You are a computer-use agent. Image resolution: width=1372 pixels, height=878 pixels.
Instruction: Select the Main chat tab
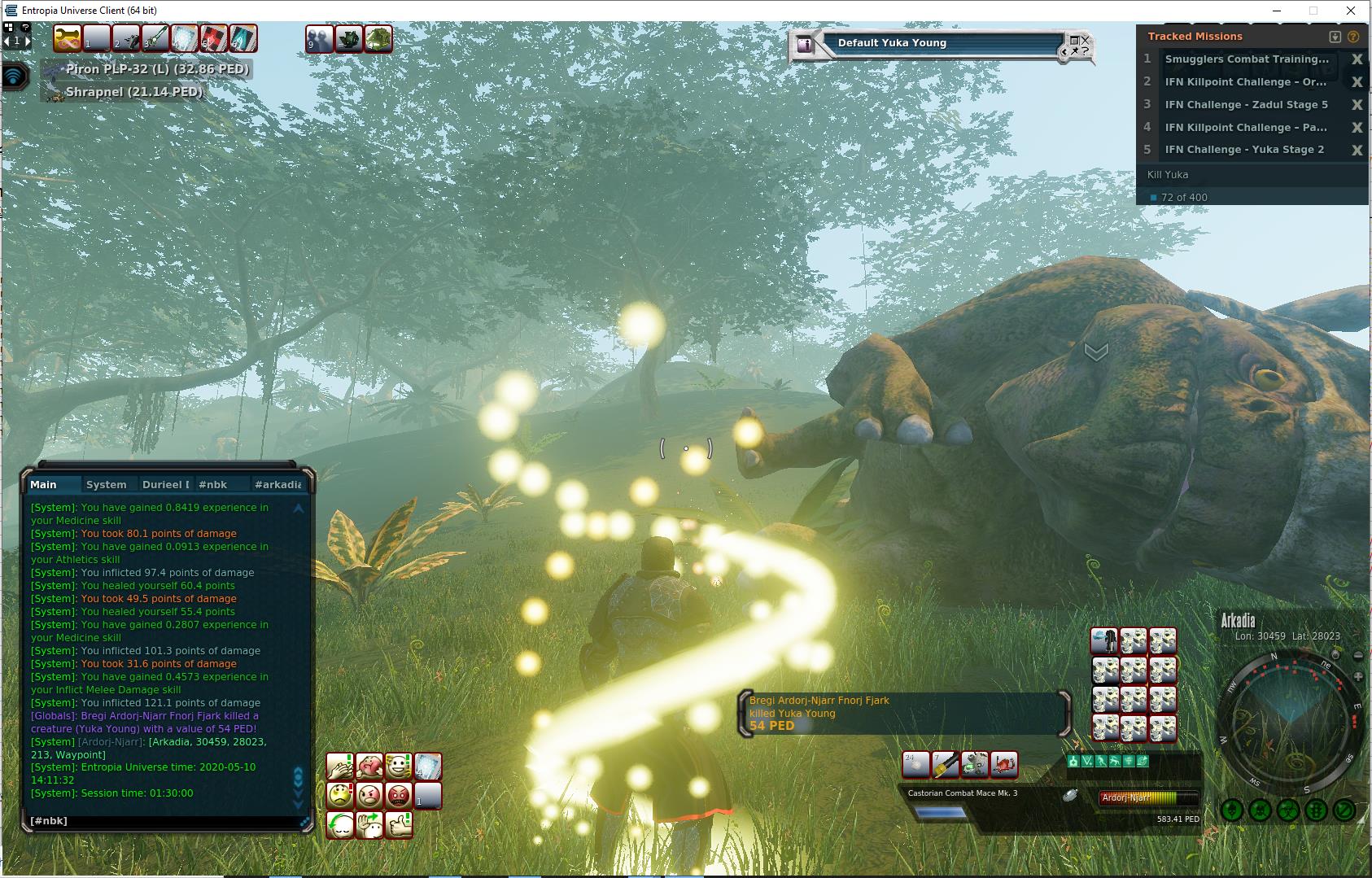point(44,484)
